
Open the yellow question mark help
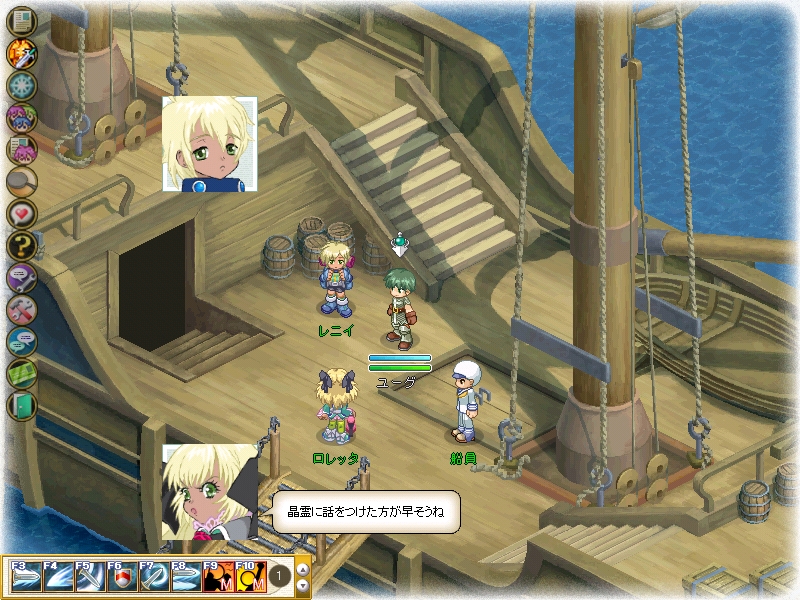coord(21,245)
